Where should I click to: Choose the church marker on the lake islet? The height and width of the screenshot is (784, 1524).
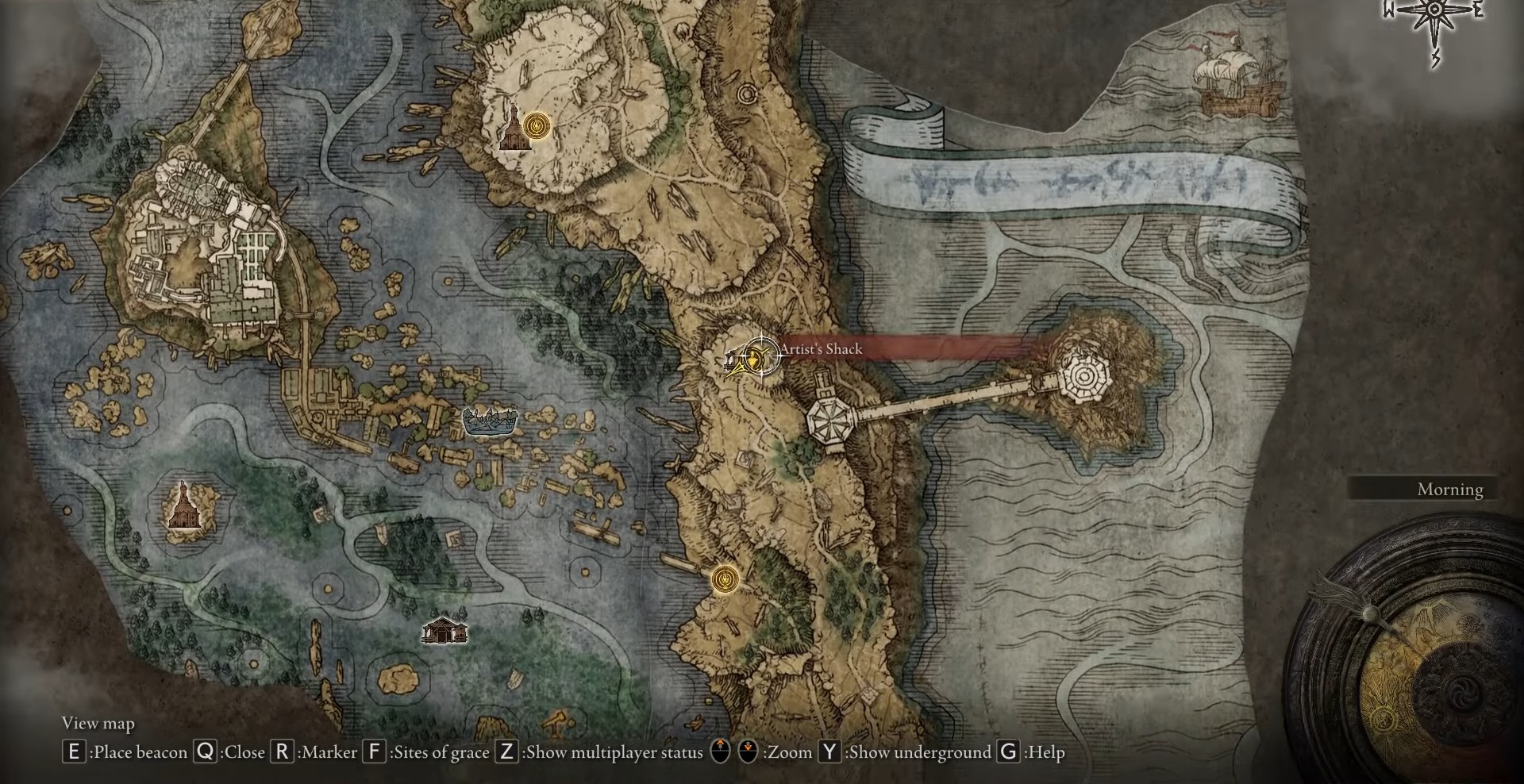pyautogui.click(x=183, y=505)
